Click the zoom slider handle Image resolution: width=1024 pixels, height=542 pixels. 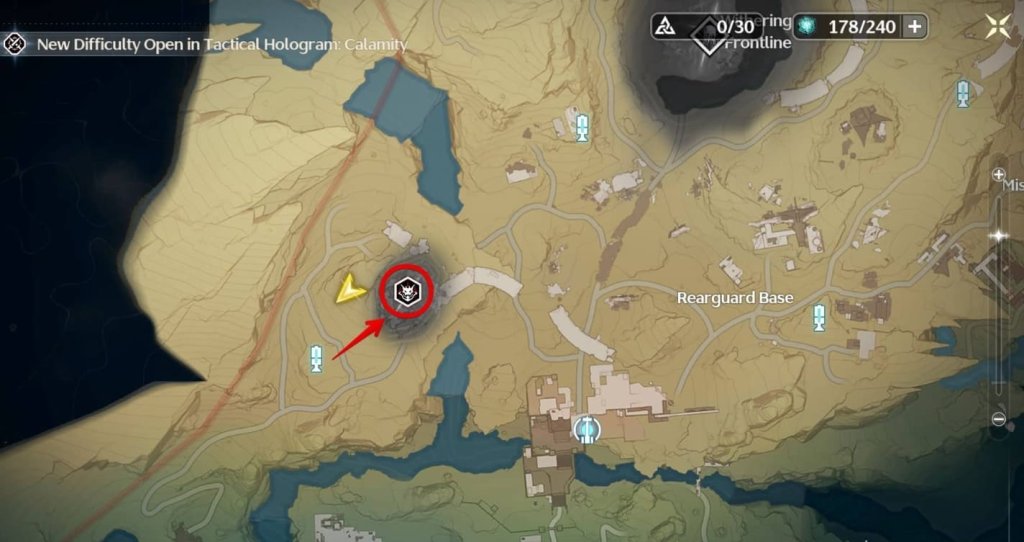click(x=998, y=235)
